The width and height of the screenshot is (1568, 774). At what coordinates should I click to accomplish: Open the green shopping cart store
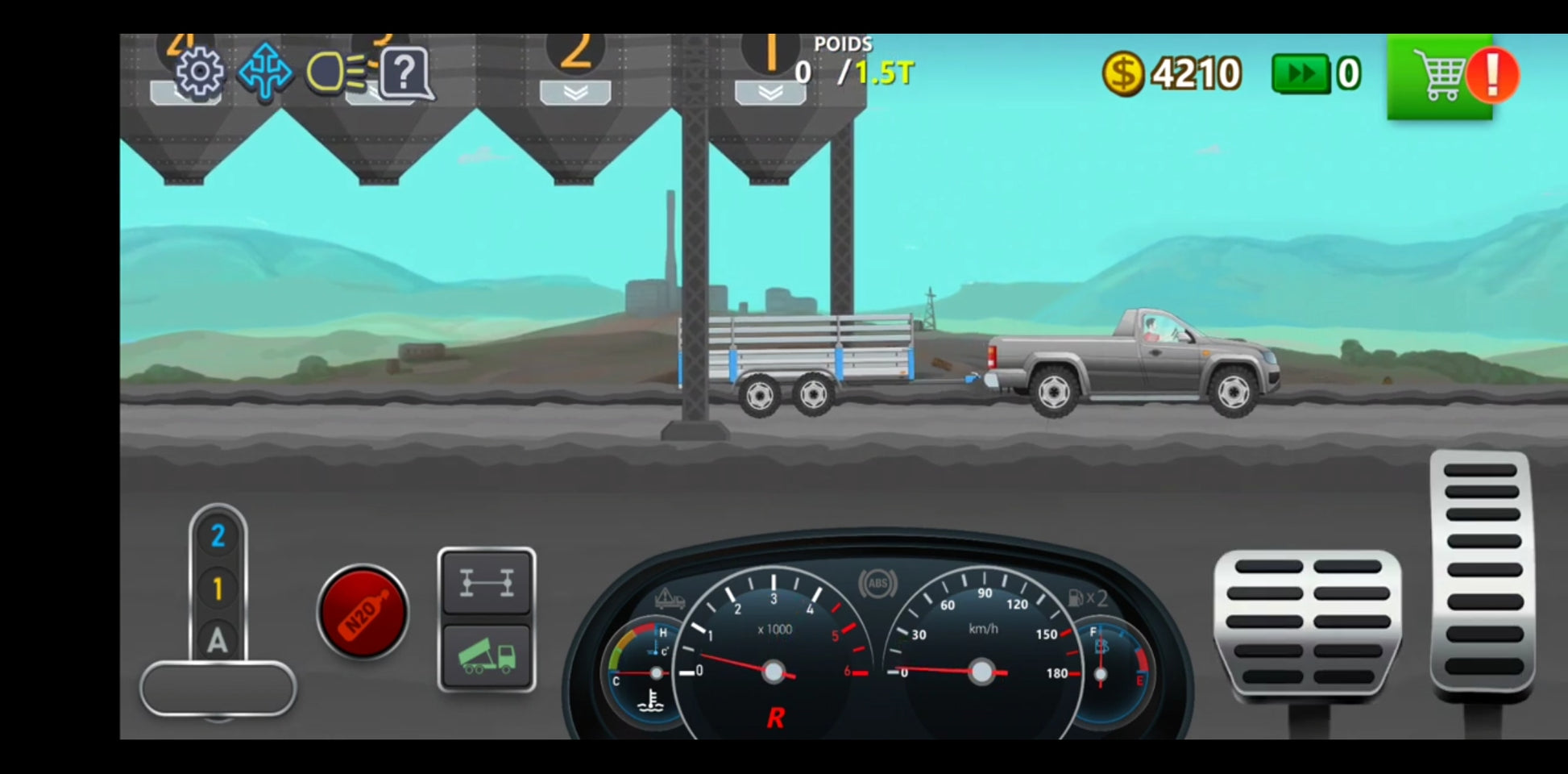pos(1440,77)
